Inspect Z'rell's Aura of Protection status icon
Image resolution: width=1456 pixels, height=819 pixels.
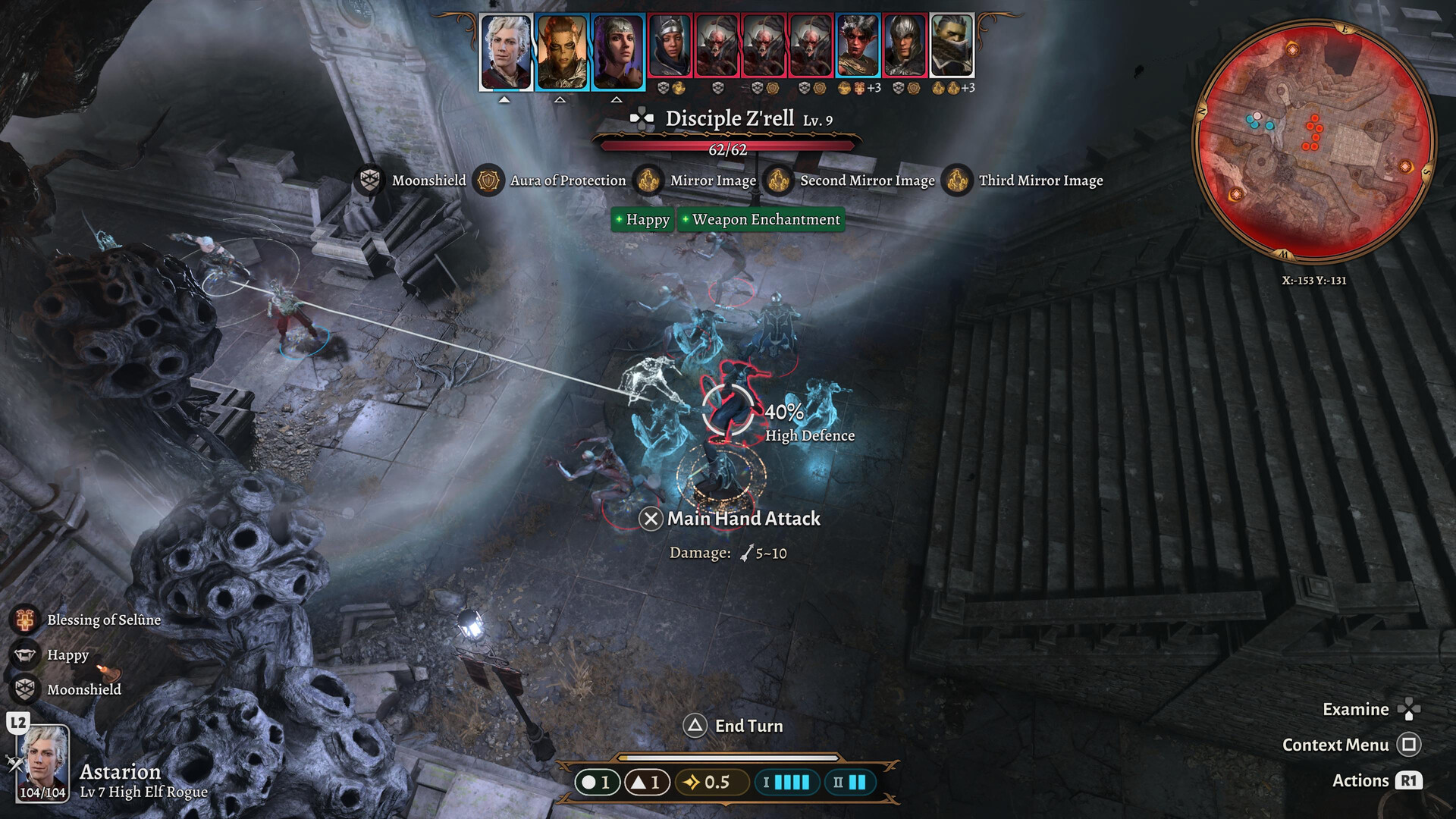(x=488, y=180)
